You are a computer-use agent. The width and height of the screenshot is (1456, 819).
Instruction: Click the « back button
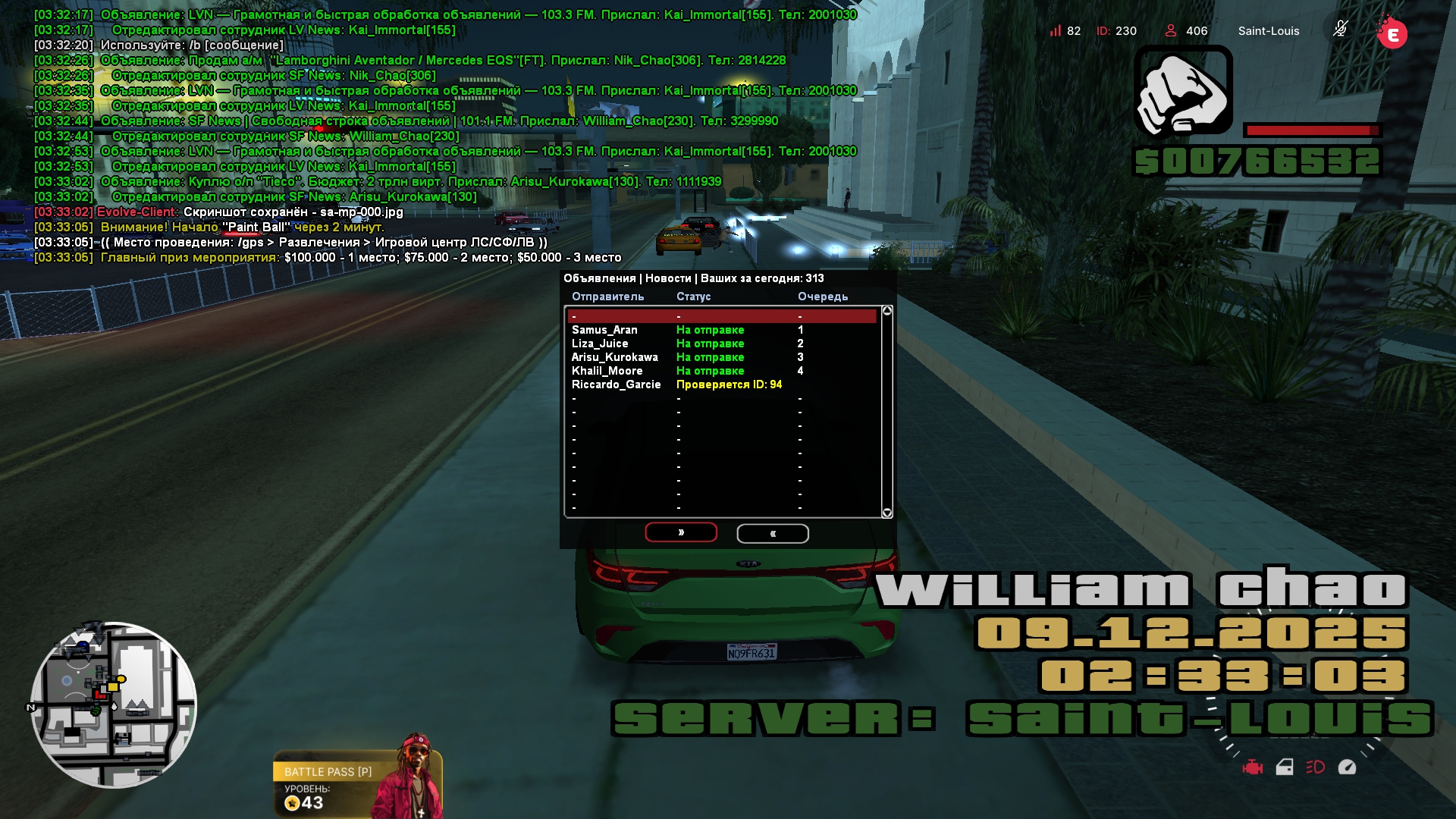772,534
